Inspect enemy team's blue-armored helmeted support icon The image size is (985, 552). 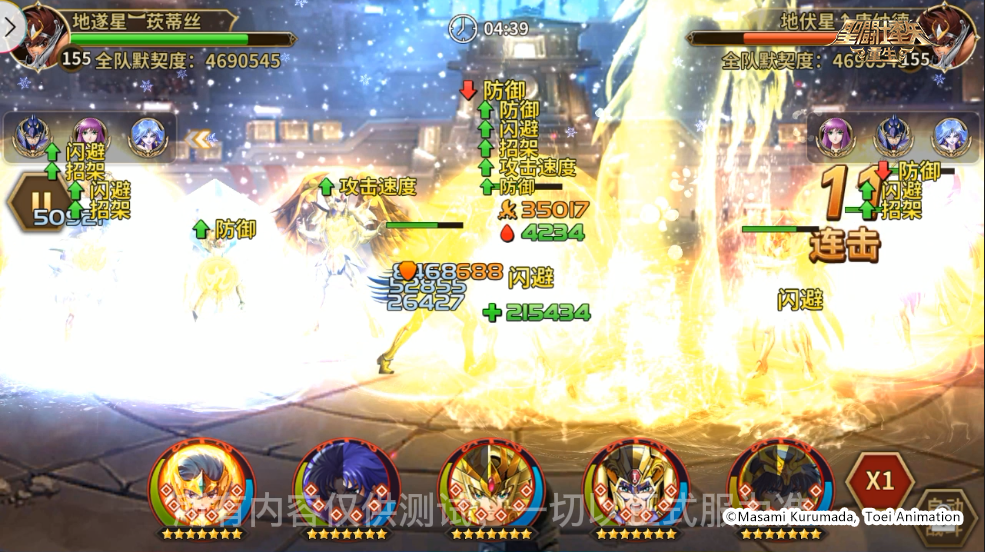click(x=893, y=137)
